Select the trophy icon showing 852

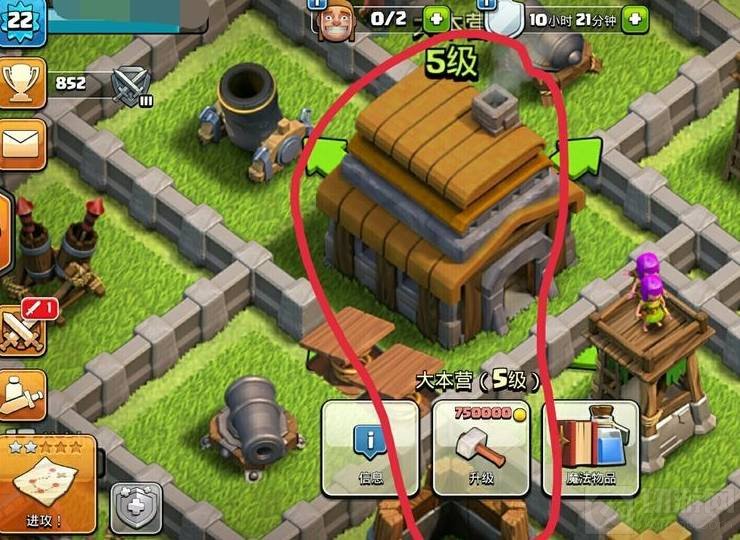[x=21, y=84]
